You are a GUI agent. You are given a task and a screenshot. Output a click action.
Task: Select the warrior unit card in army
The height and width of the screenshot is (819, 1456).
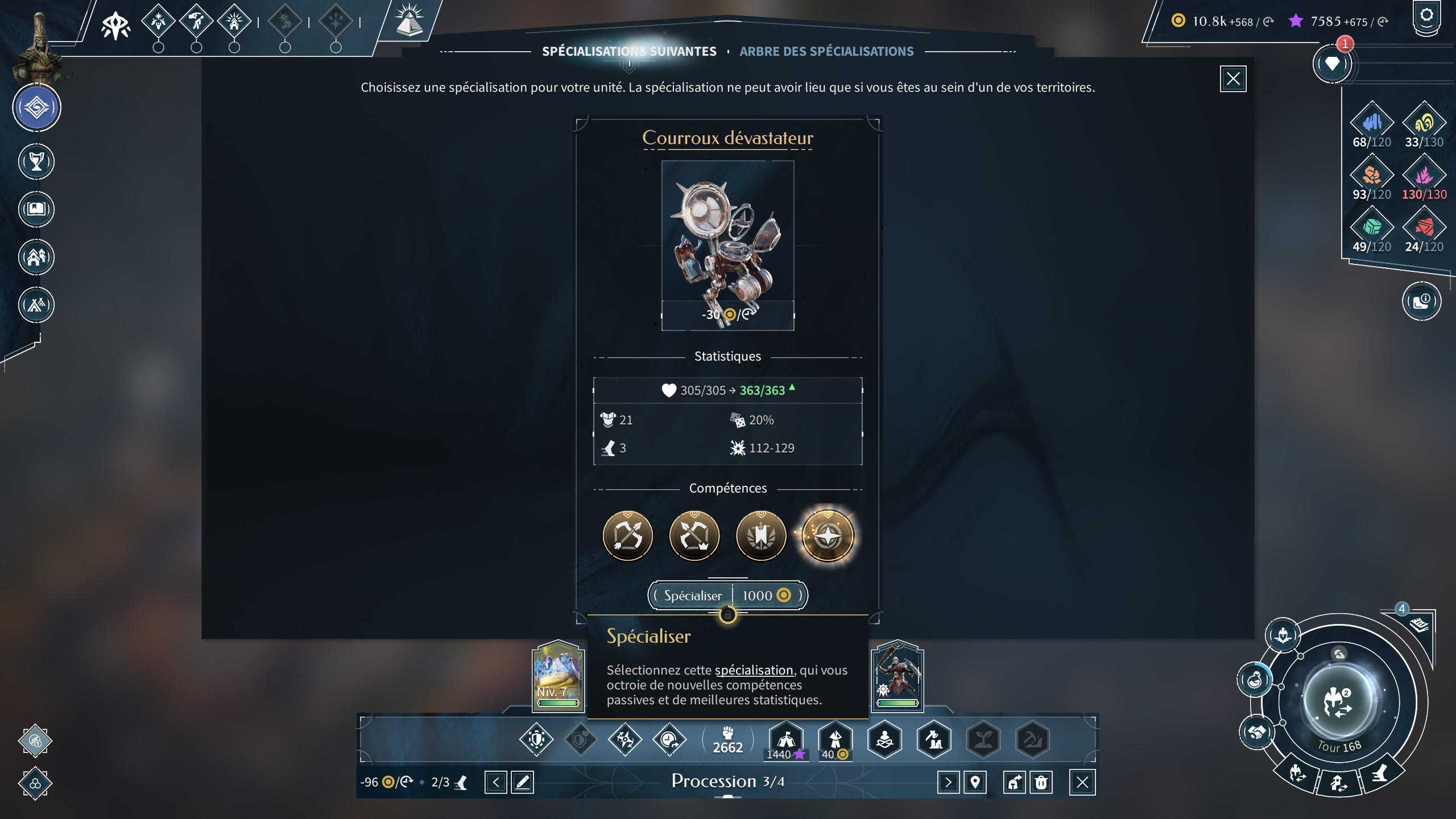click(x=897, y=676)
